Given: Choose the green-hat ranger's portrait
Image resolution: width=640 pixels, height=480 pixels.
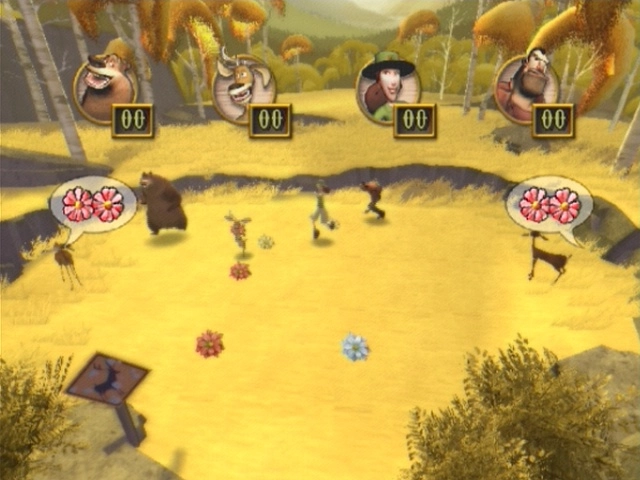Looking at the screenshot, I should pyautogui.click(x=386, y=90).
